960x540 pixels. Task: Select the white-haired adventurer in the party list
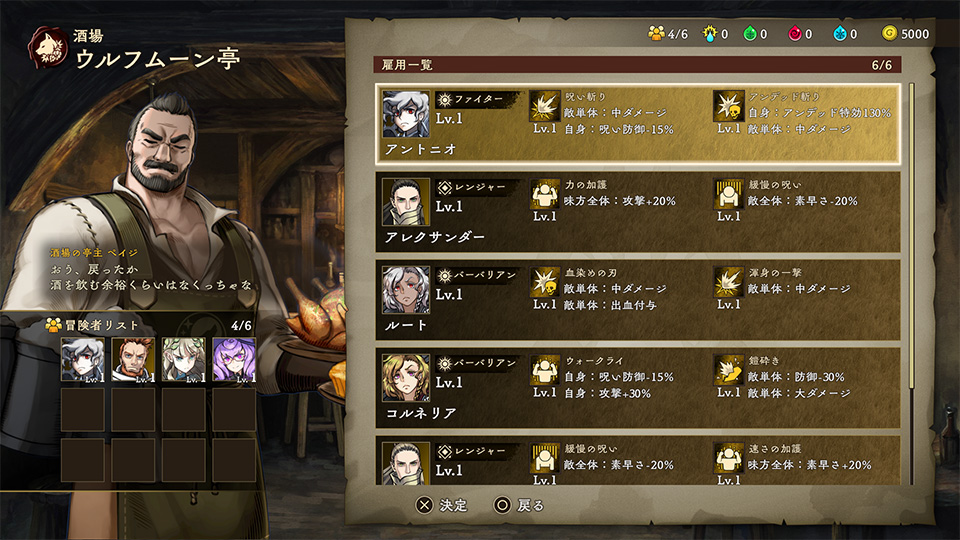click(x=83, y=360)
